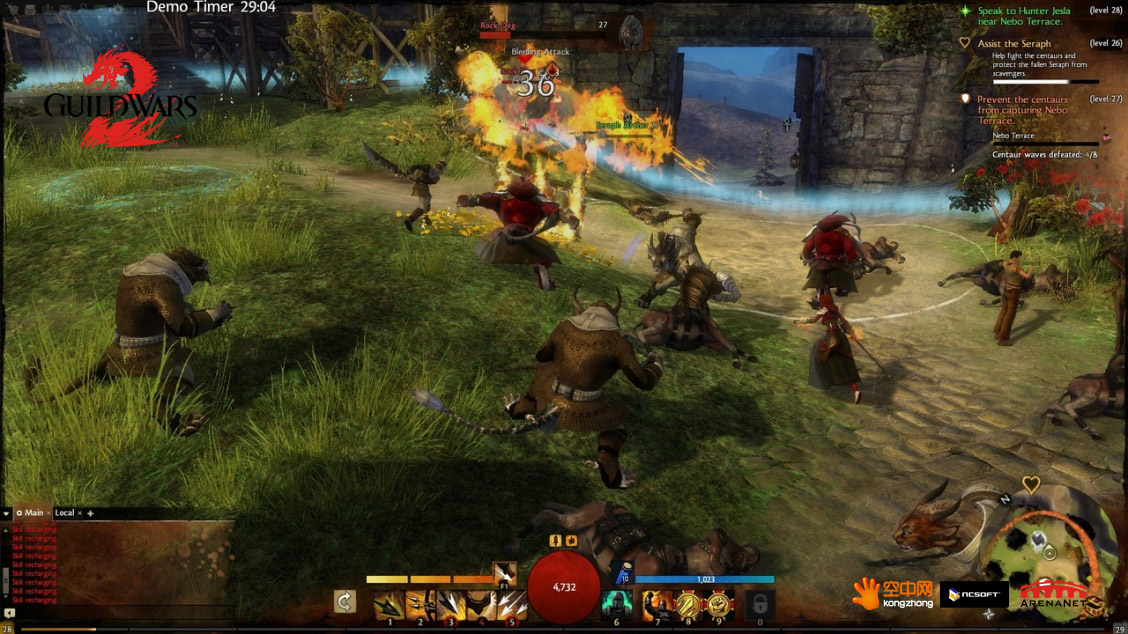
Task: Use skill 8 gold medallion signet
Action: (x=688, y=604)
